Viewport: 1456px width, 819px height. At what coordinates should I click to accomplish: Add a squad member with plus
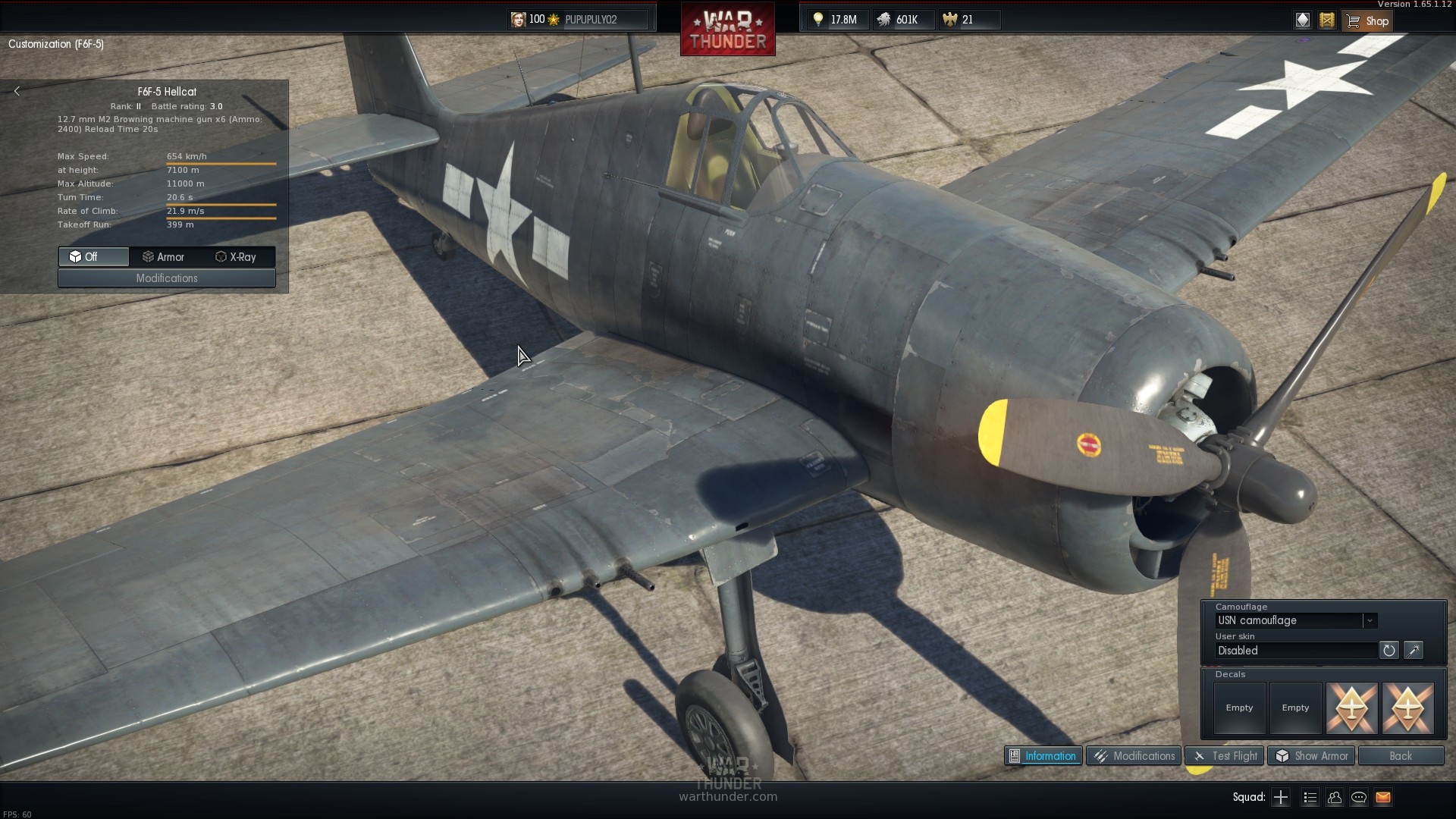1281,797
